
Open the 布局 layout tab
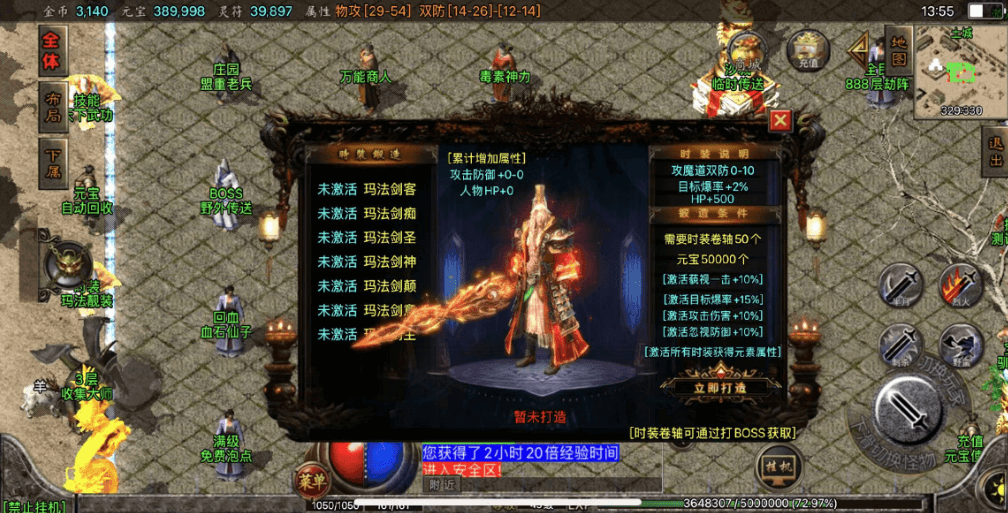52,106
